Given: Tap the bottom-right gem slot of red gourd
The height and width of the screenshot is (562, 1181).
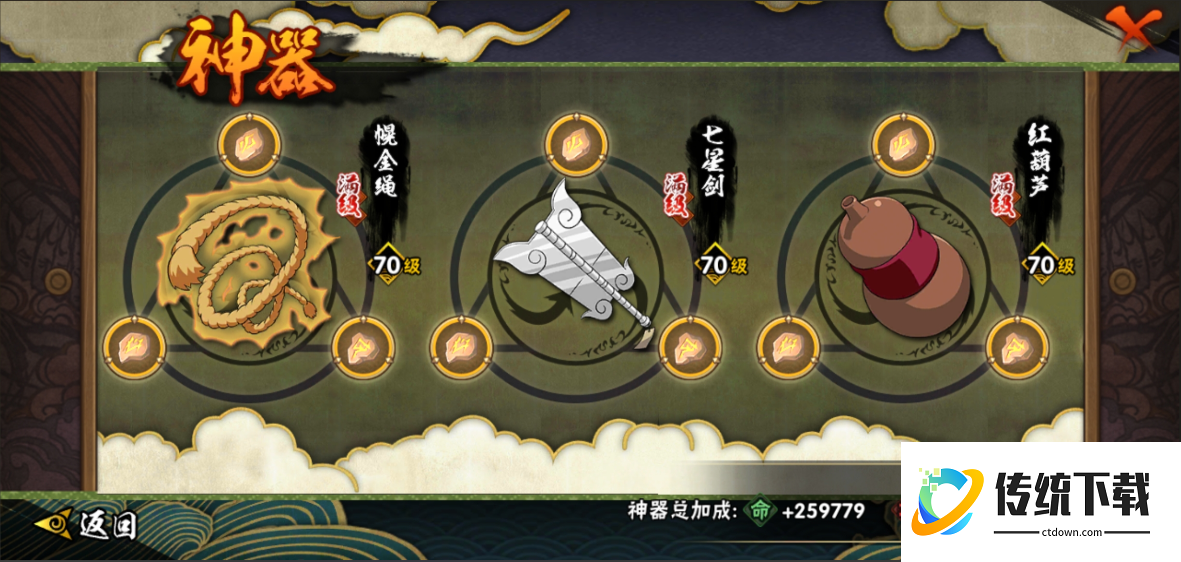Looking at the screenshot, I should click(x=1016, y=349).
